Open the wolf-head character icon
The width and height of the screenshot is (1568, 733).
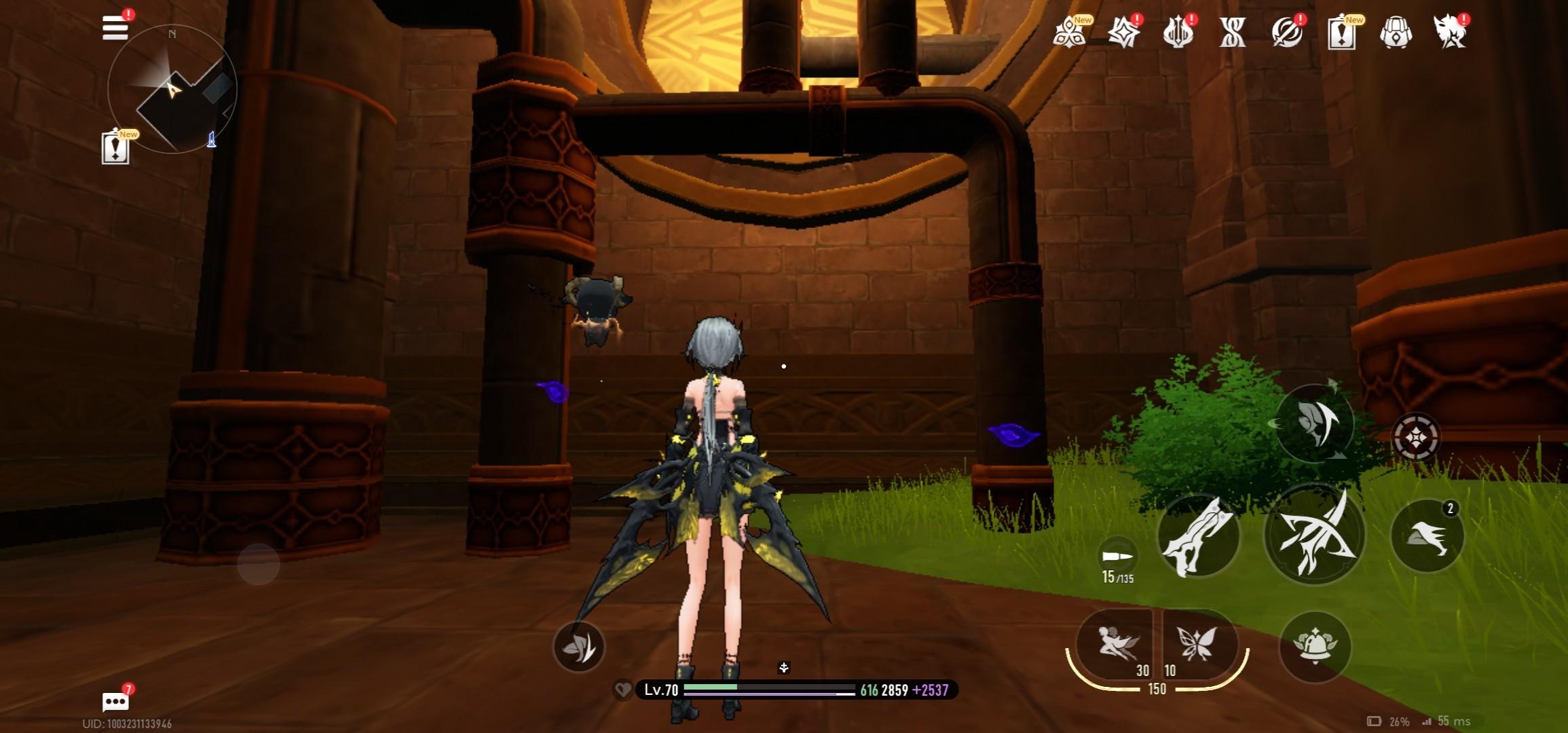tap(1450, 32)
